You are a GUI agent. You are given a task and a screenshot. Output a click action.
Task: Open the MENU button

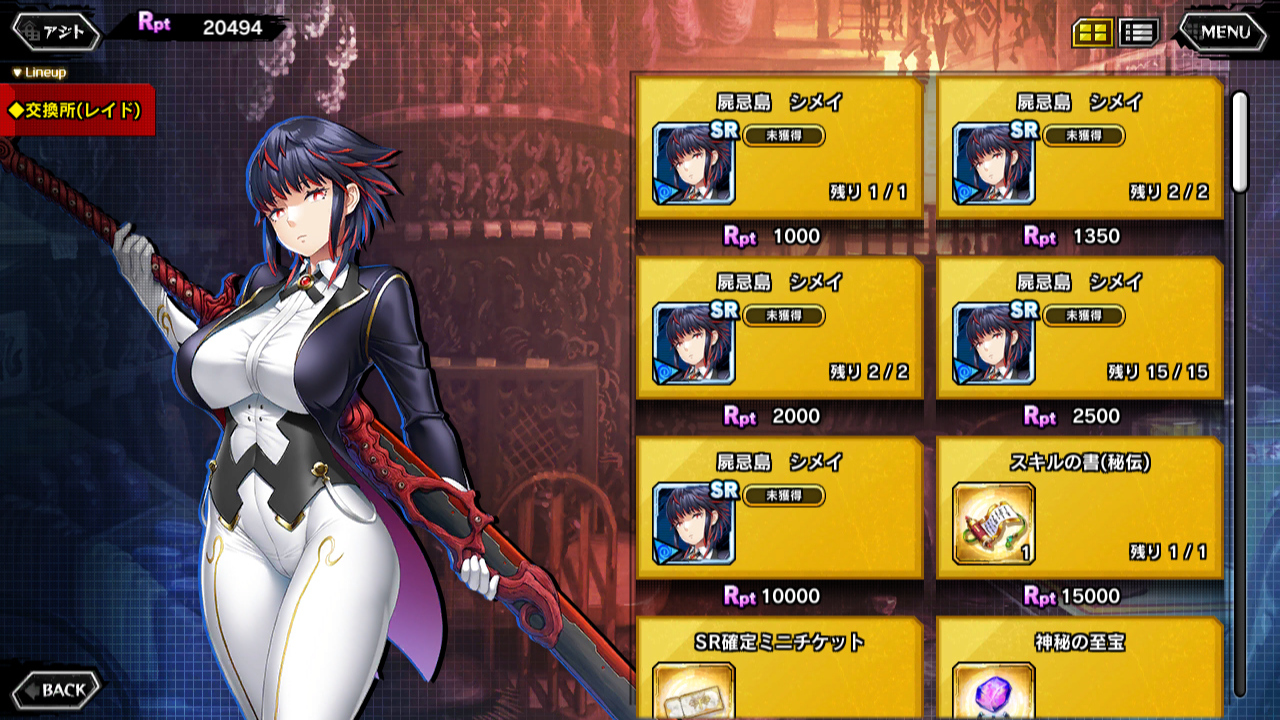point(1223,32)
